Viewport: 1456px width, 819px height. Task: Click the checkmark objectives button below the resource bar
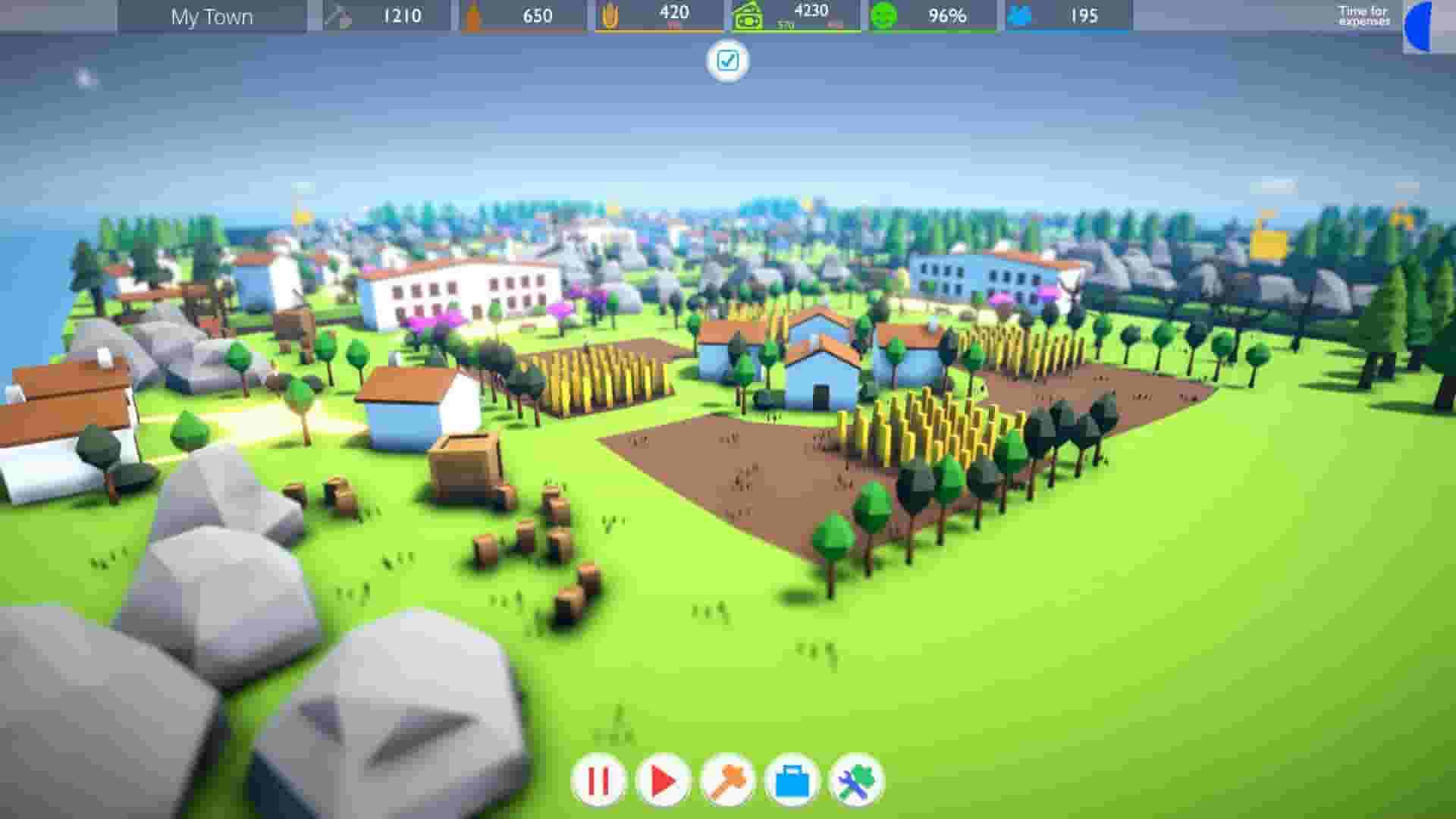click(x=728, y=61)
